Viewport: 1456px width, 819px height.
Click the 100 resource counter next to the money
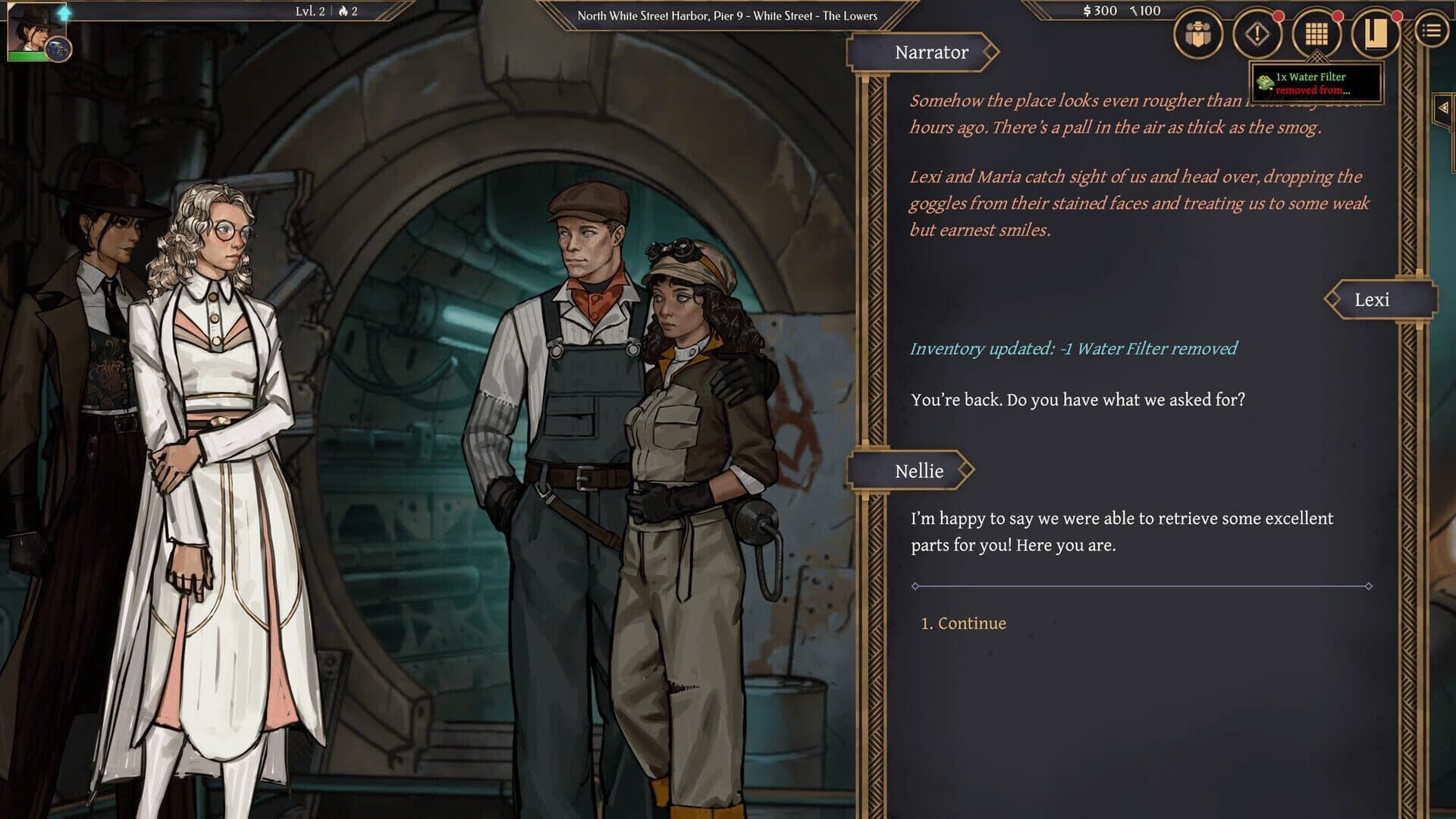[1145, 11]
